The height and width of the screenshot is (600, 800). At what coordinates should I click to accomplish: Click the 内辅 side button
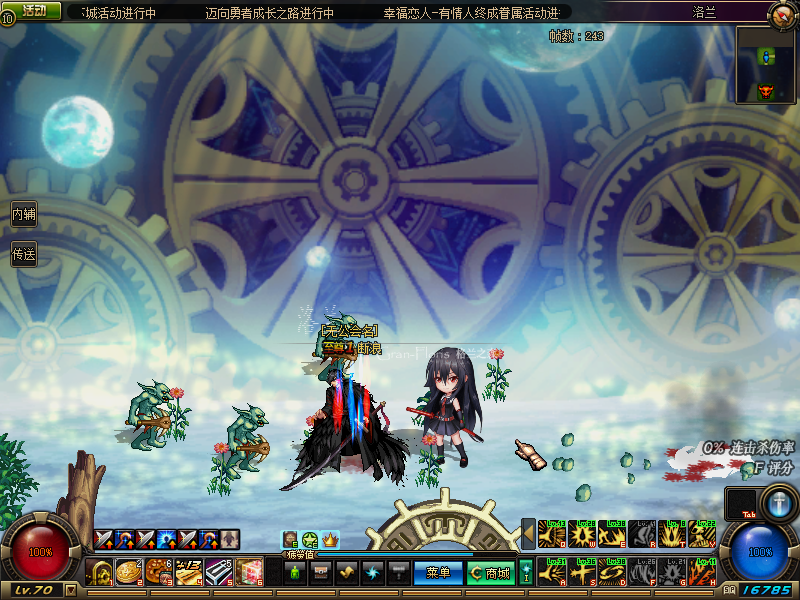tap(24, 214)
